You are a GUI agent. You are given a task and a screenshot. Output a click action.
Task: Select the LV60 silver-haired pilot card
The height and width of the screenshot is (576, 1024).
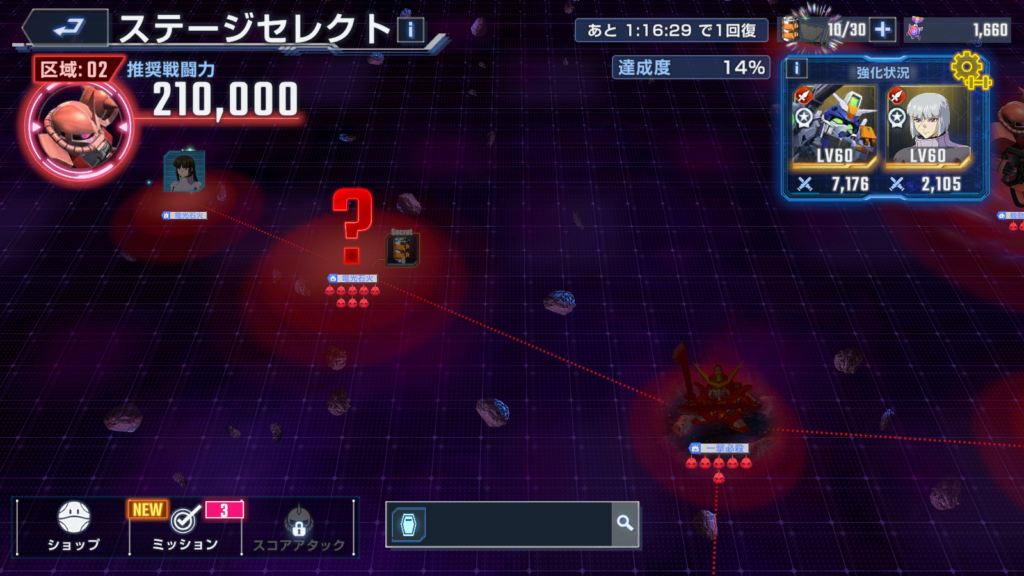927,140
